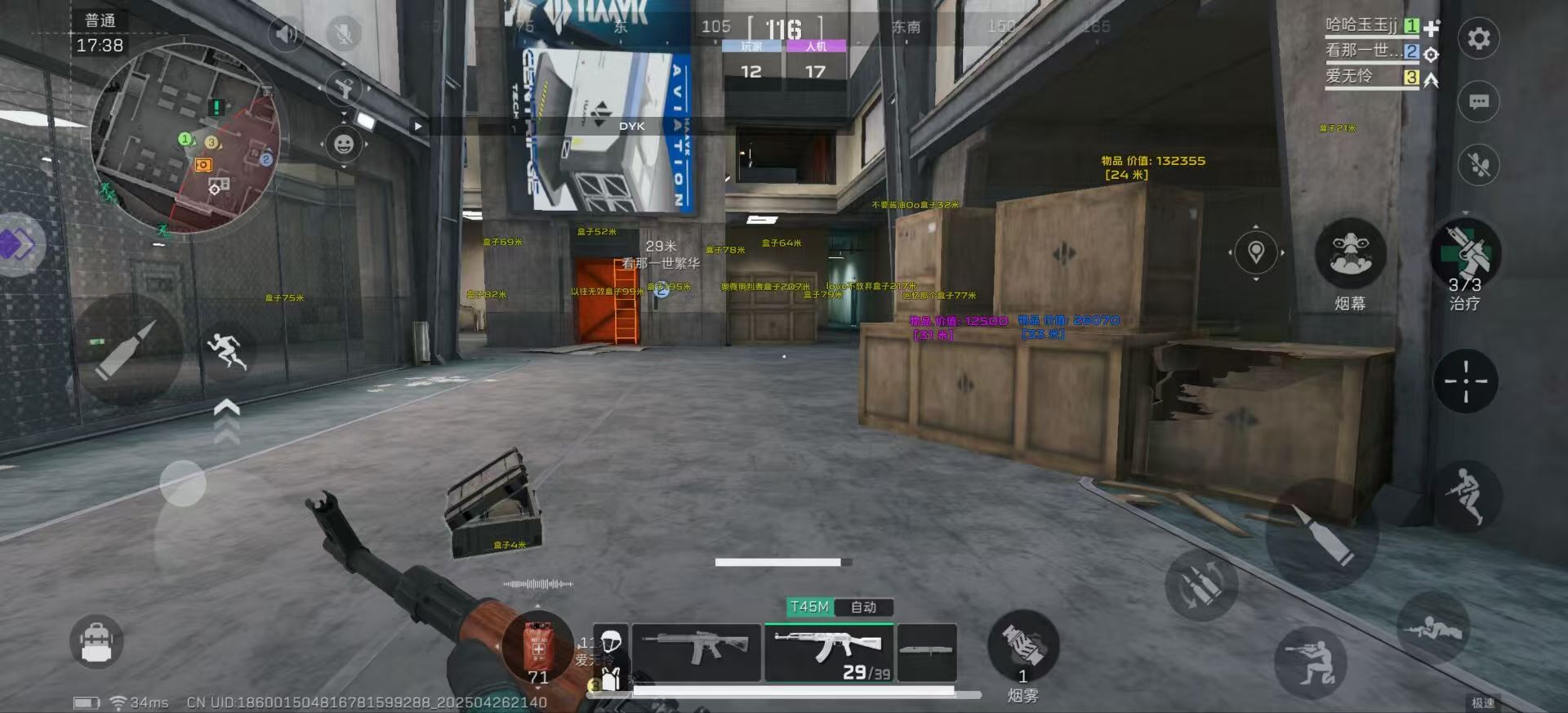Use the red medical kit item
The width and height of the screenshot is (1568, 713).
pos(538,647)
